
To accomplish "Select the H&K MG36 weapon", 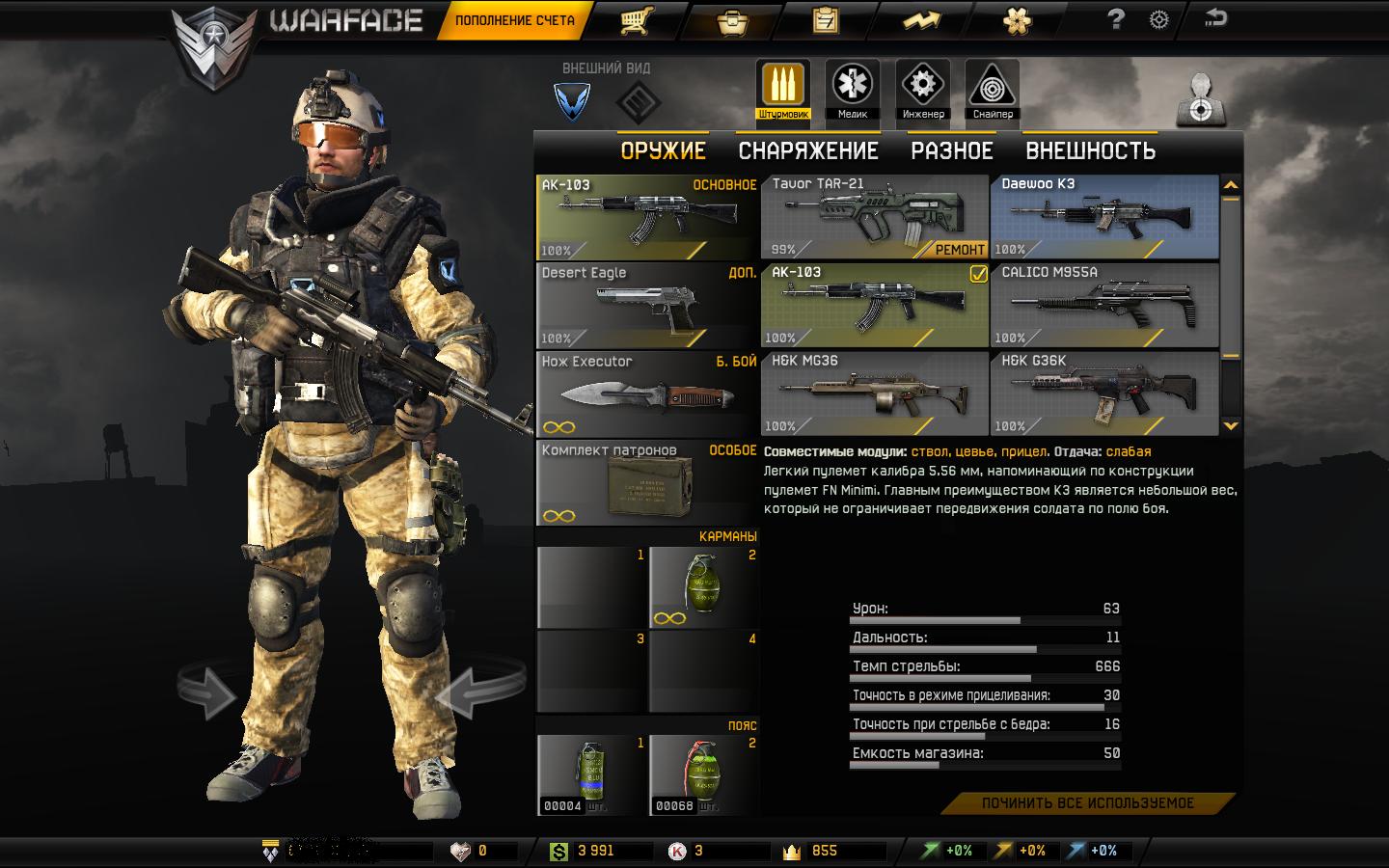I will pos(874,393).
